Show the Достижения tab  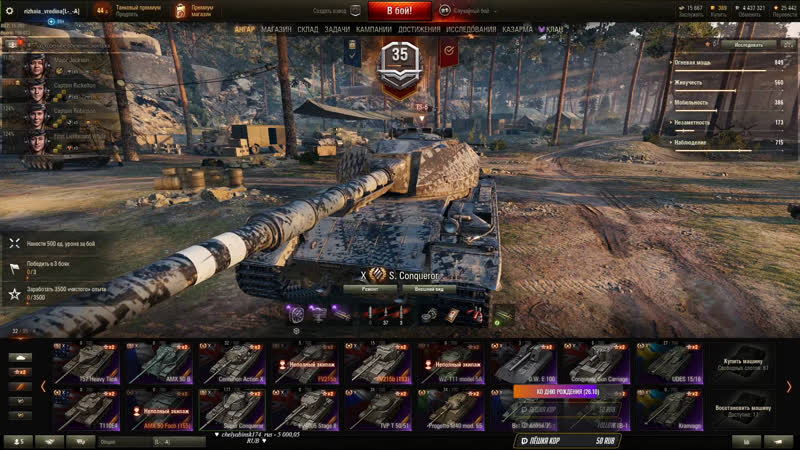point(419,29)
